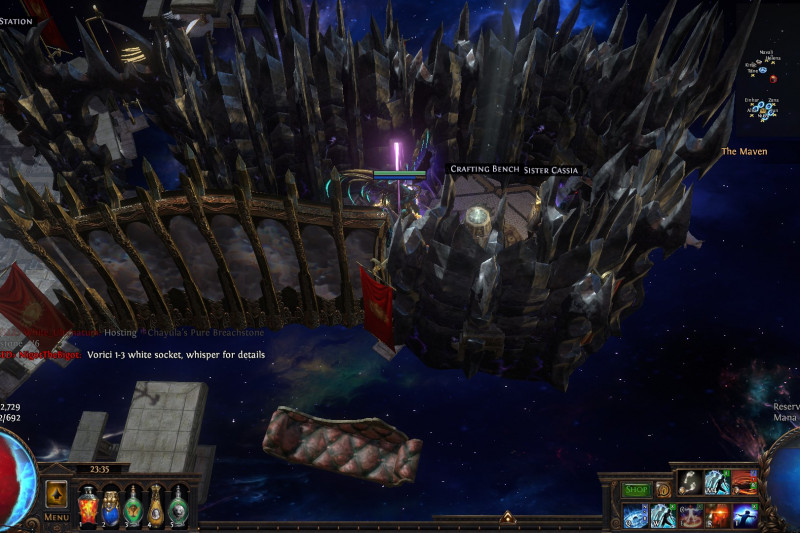Activate the footprints skill icon
This screenshot has width=800, height=533.
click(690, 483)
